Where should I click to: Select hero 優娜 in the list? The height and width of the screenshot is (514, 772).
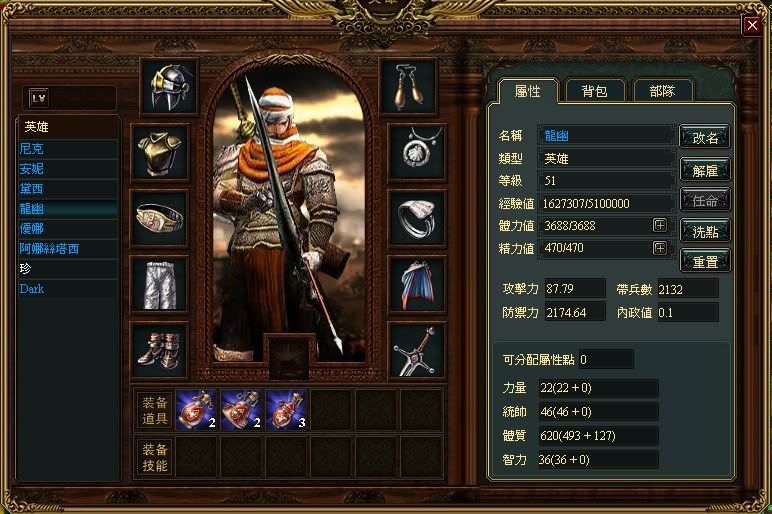pos(32,228)
